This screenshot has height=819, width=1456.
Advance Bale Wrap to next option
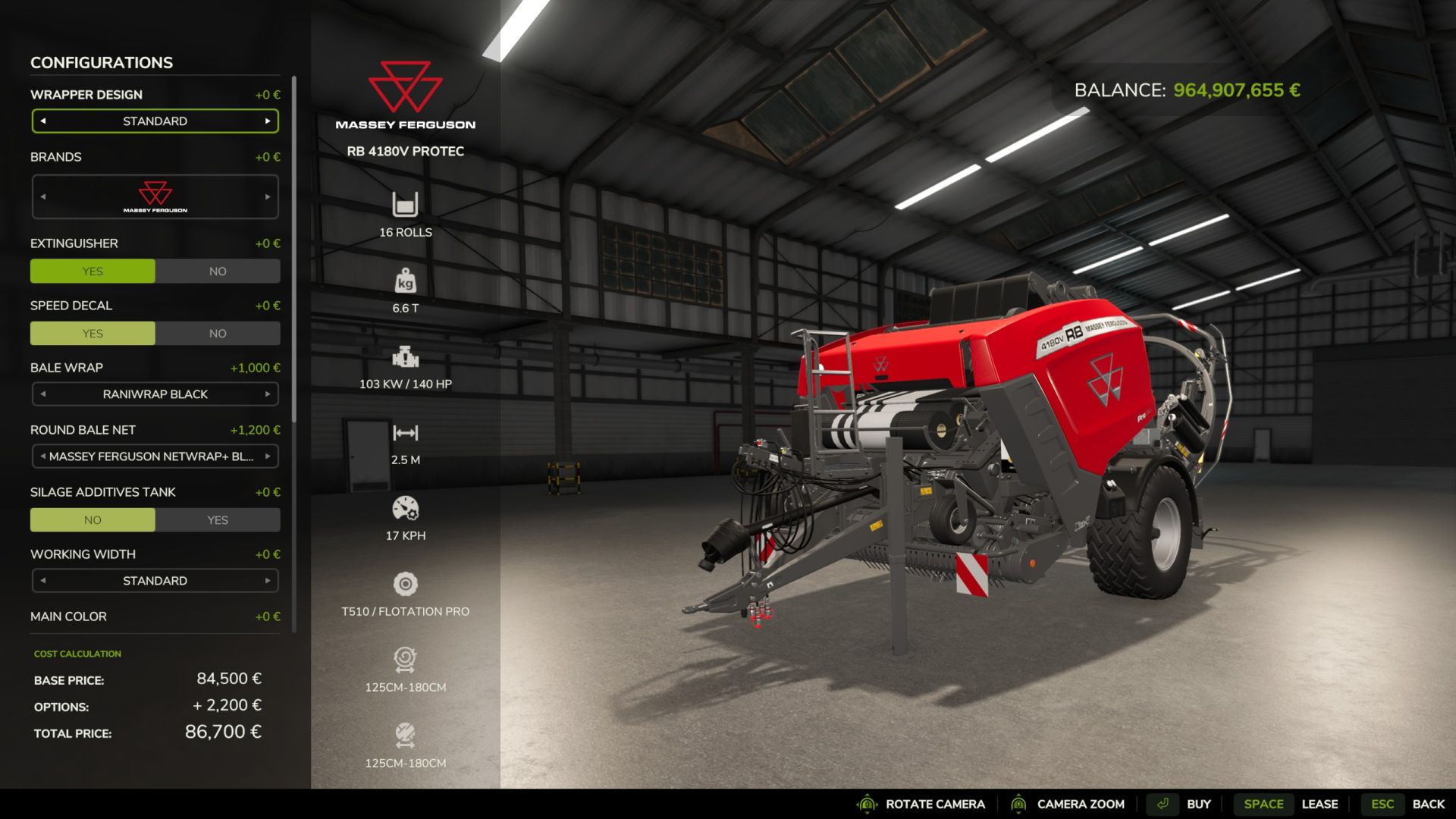click(268, 394)
